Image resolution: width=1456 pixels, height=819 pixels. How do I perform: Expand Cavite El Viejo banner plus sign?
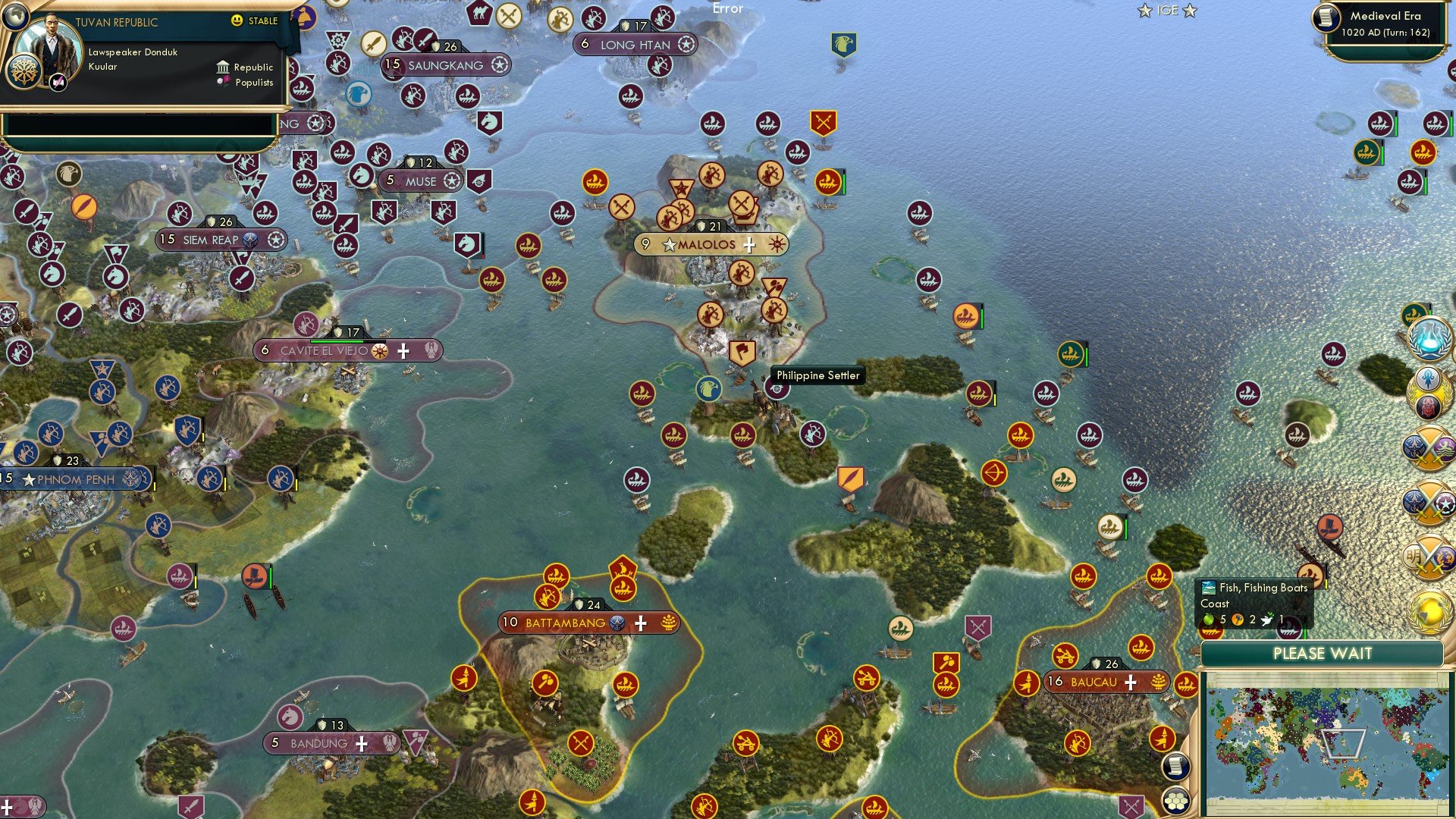(404, 351)
